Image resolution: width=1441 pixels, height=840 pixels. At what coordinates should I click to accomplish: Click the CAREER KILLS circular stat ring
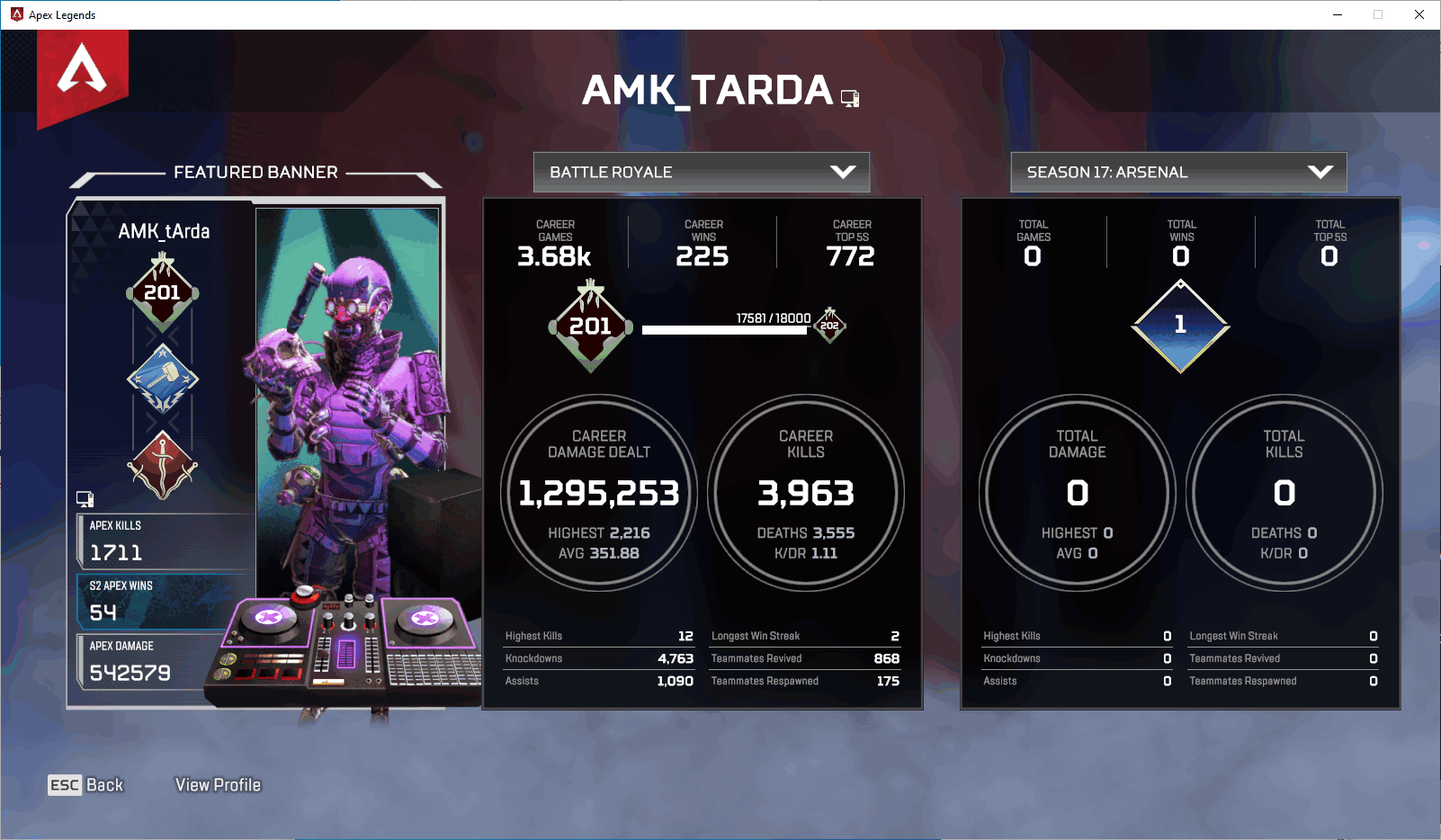click(x=806, y=493)
